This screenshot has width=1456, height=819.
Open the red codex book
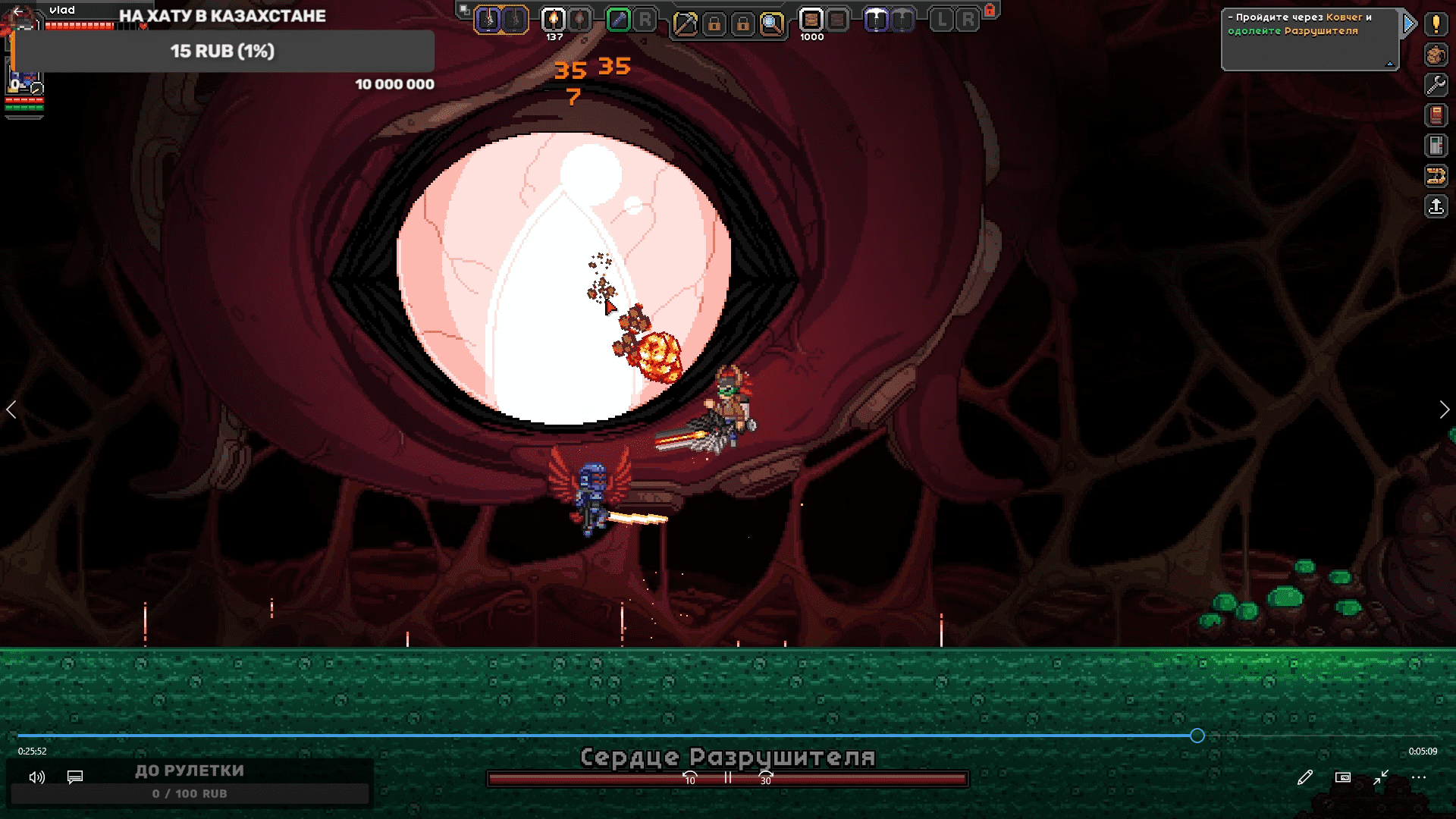click(1436, 115)
